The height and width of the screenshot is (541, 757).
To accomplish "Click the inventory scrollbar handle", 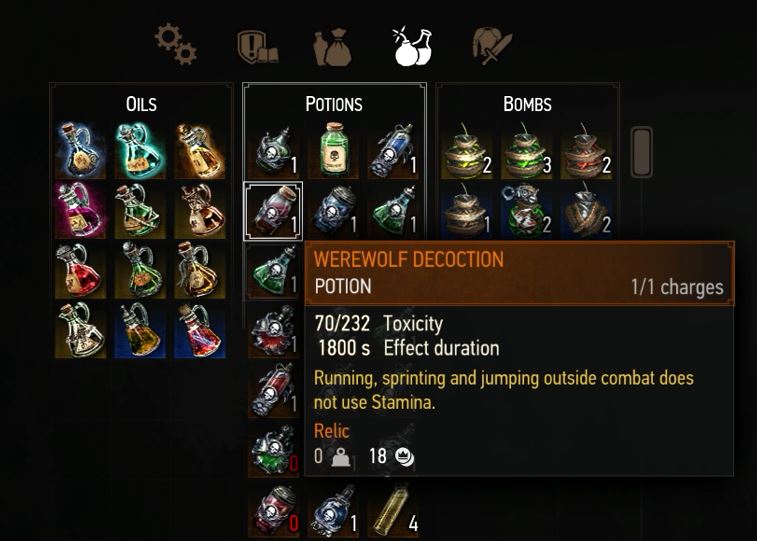I will [641, 151].
